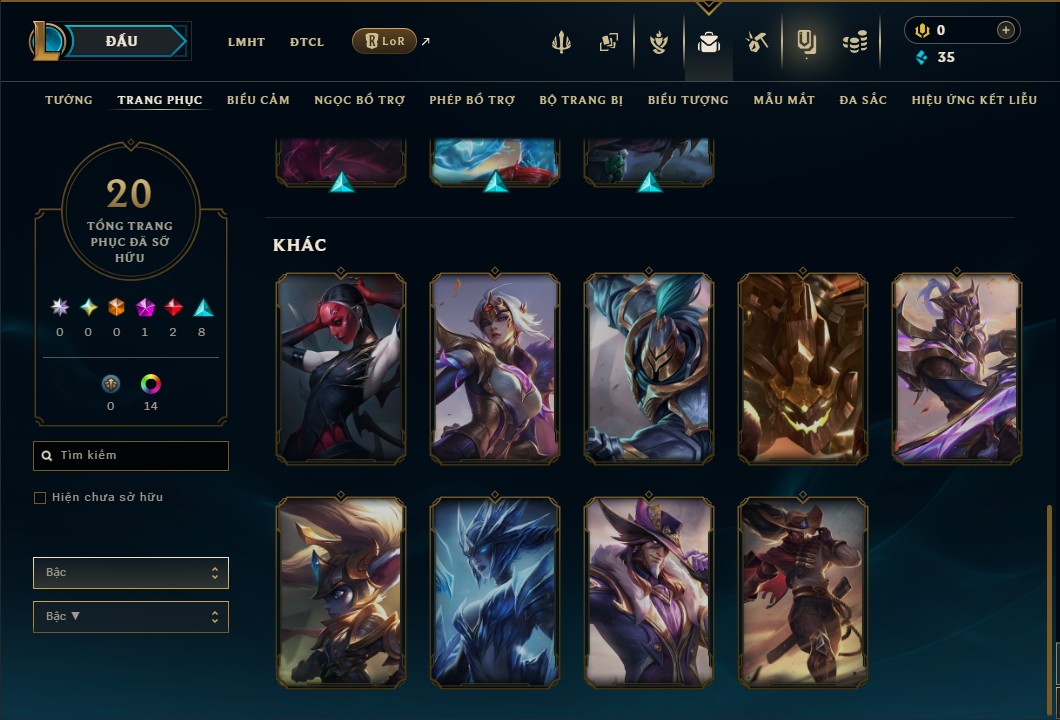Select the red-masked woman skin card
The height and width of the screenshot is (720, 1060).
point(341,368)
